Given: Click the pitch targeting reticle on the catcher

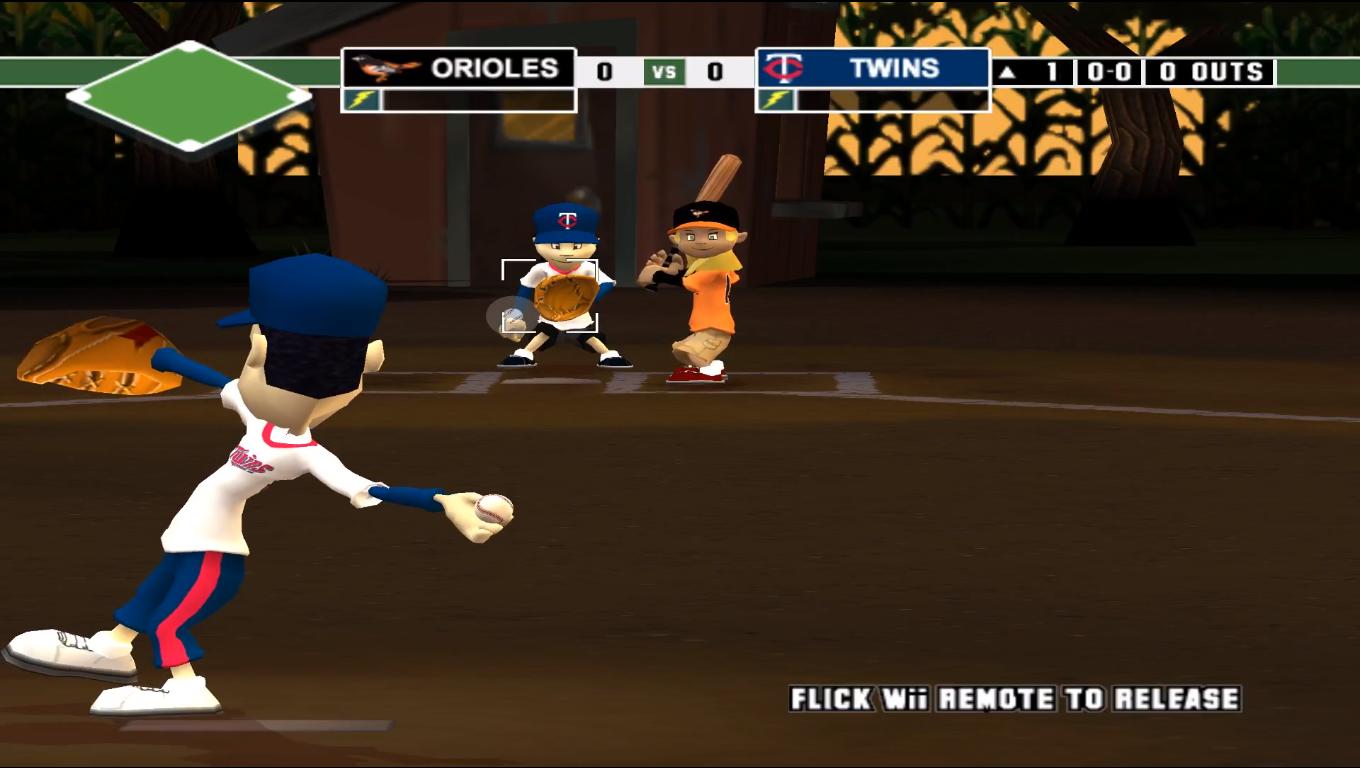Looking at the screenshot, I should pos(548,295).
